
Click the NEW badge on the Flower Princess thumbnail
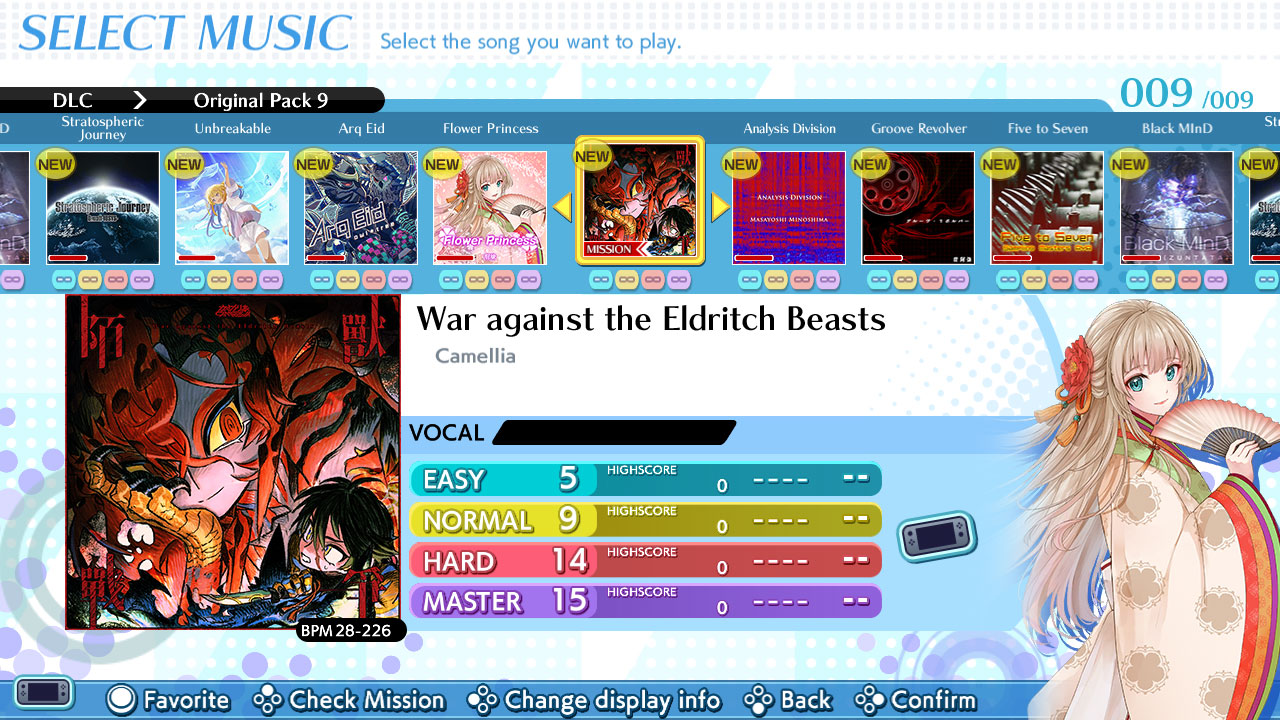(x=440, y=163)
